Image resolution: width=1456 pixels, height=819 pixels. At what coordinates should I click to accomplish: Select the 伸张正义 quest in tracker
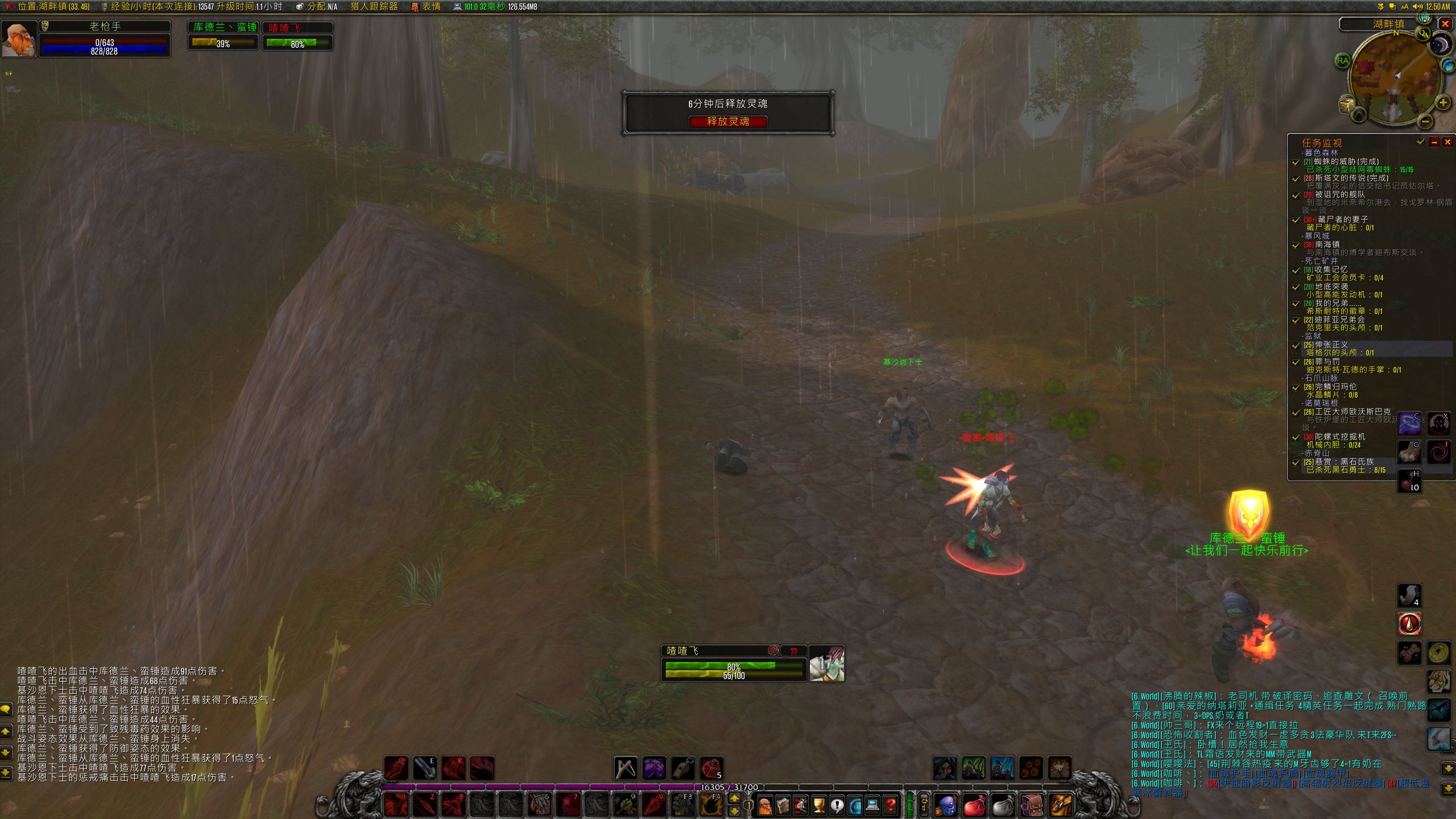pyautogui.click(x=1331, y=345)
